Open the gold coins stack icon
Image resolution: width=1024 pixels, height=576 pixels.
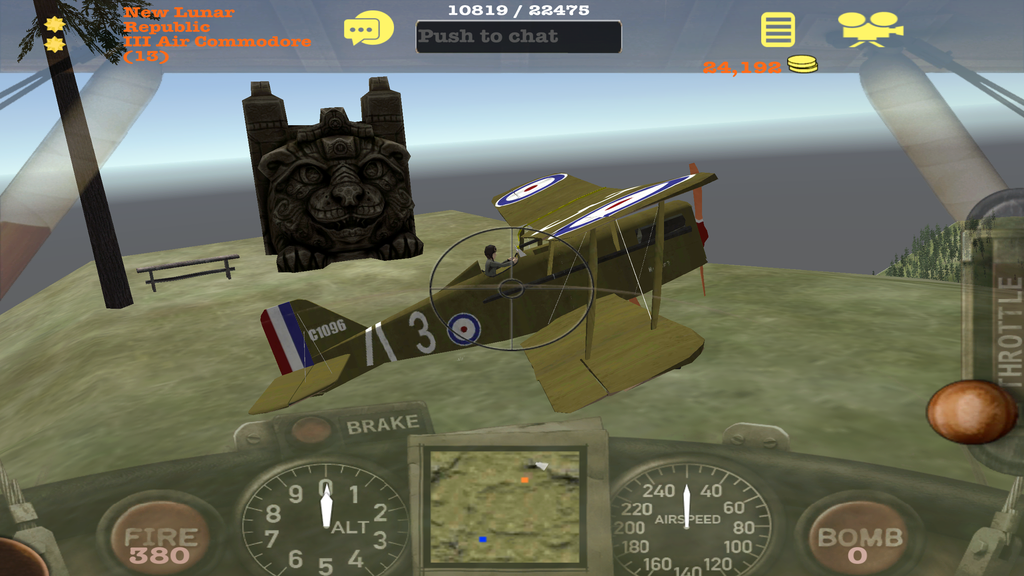[x=801, y=65]
